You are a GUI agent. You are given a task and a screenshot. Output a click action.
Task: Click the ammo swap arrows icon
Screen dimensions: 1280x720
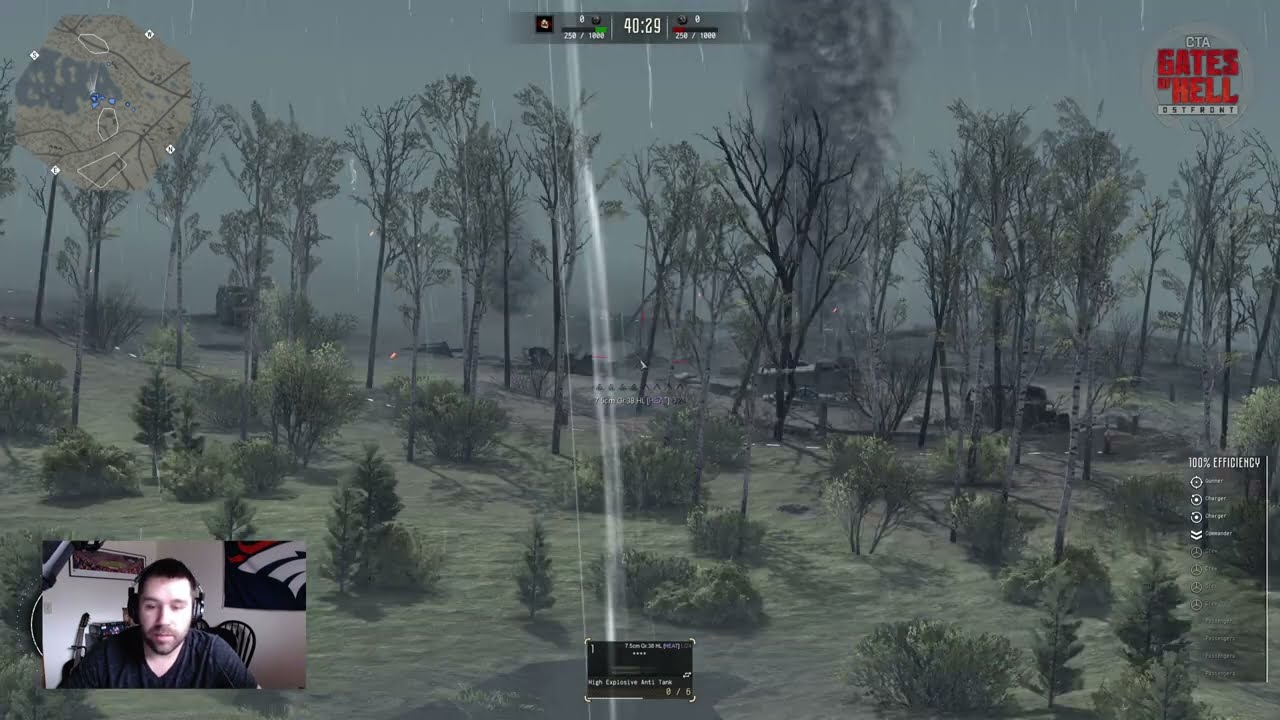[686, 676]
